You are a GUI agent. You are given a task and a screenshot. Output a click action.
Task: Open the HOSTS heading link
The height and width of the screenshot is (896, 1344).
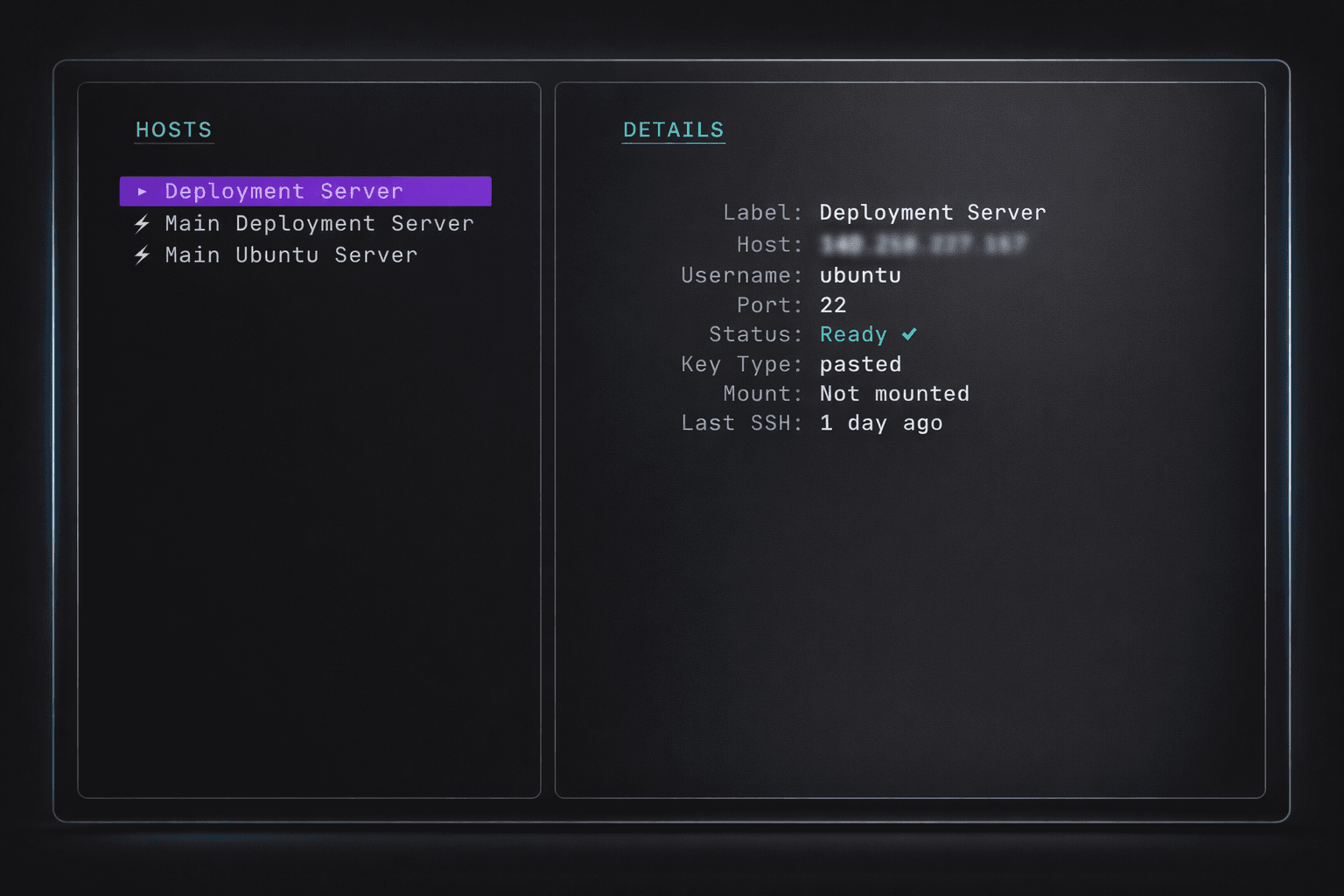(173, 129)
